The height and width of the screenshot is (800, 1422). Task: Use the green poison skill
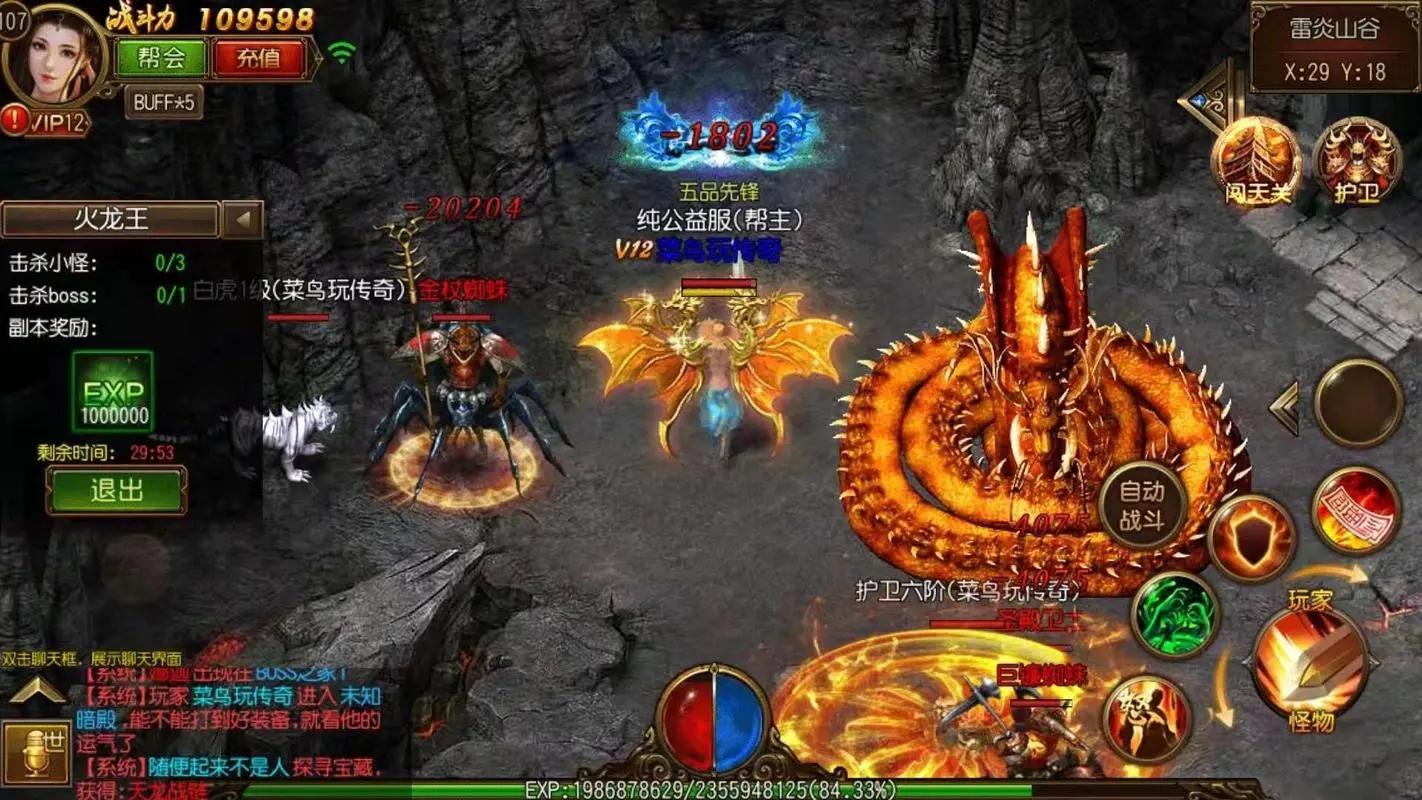click(1176, 614)
